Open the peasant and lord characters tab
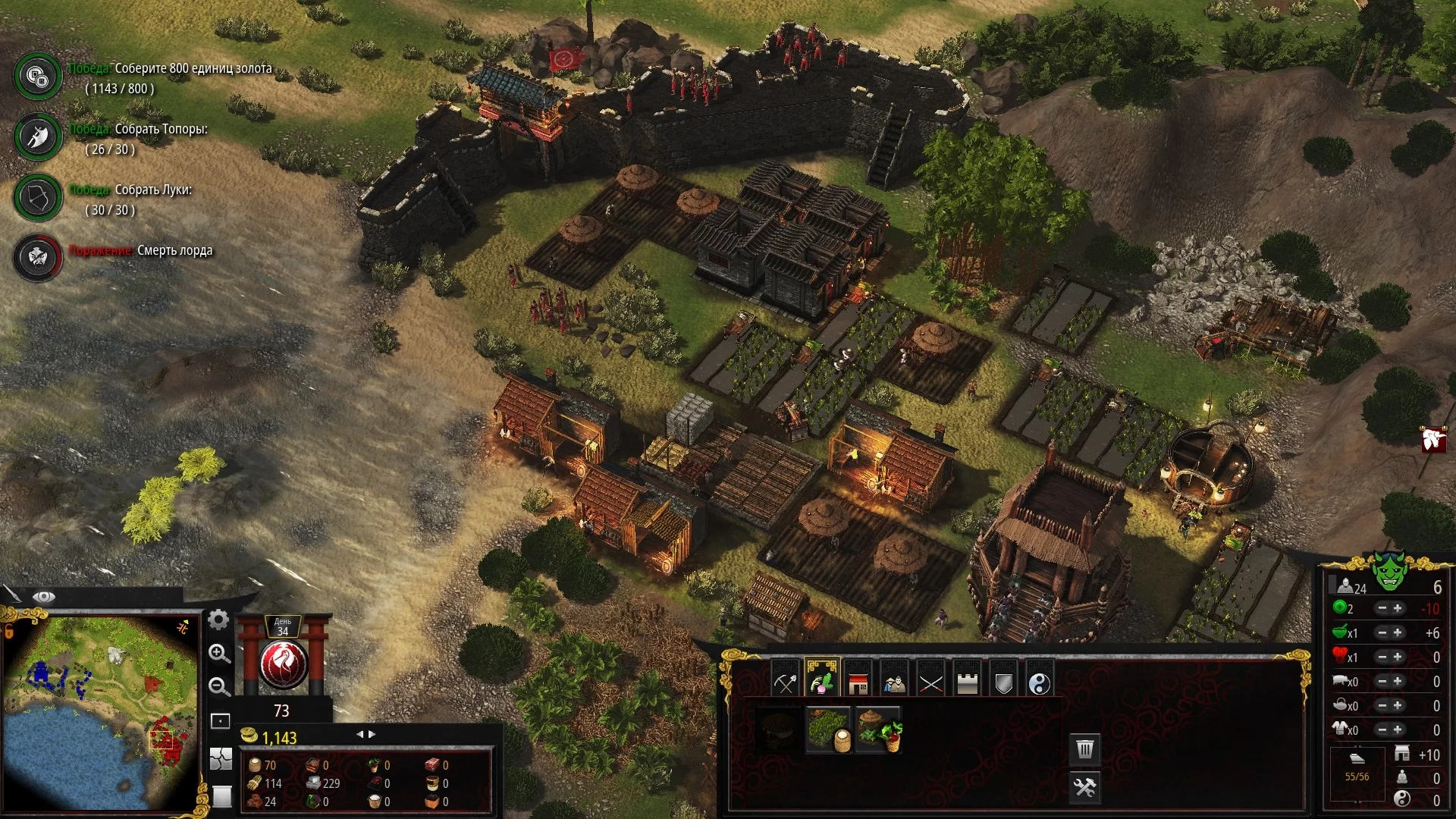 [895, 682]
